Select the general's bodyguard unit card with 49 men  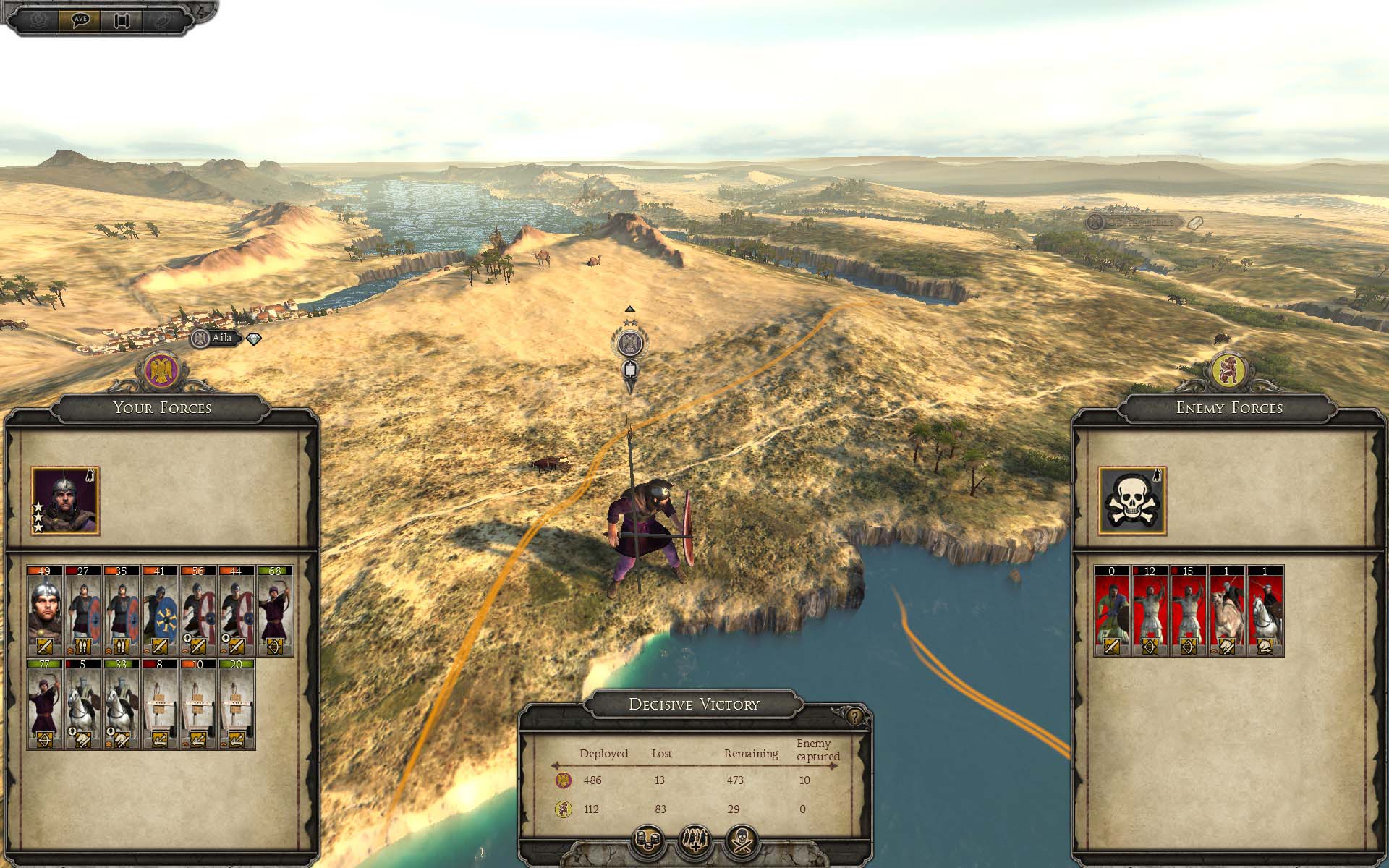click(45, 611)
